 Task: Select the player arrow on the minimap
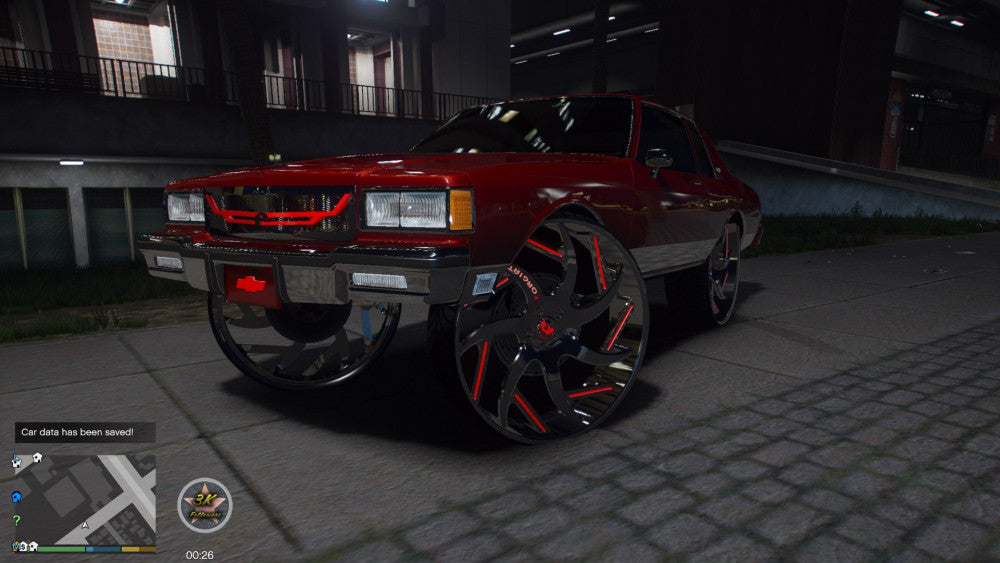pos(86,524)
